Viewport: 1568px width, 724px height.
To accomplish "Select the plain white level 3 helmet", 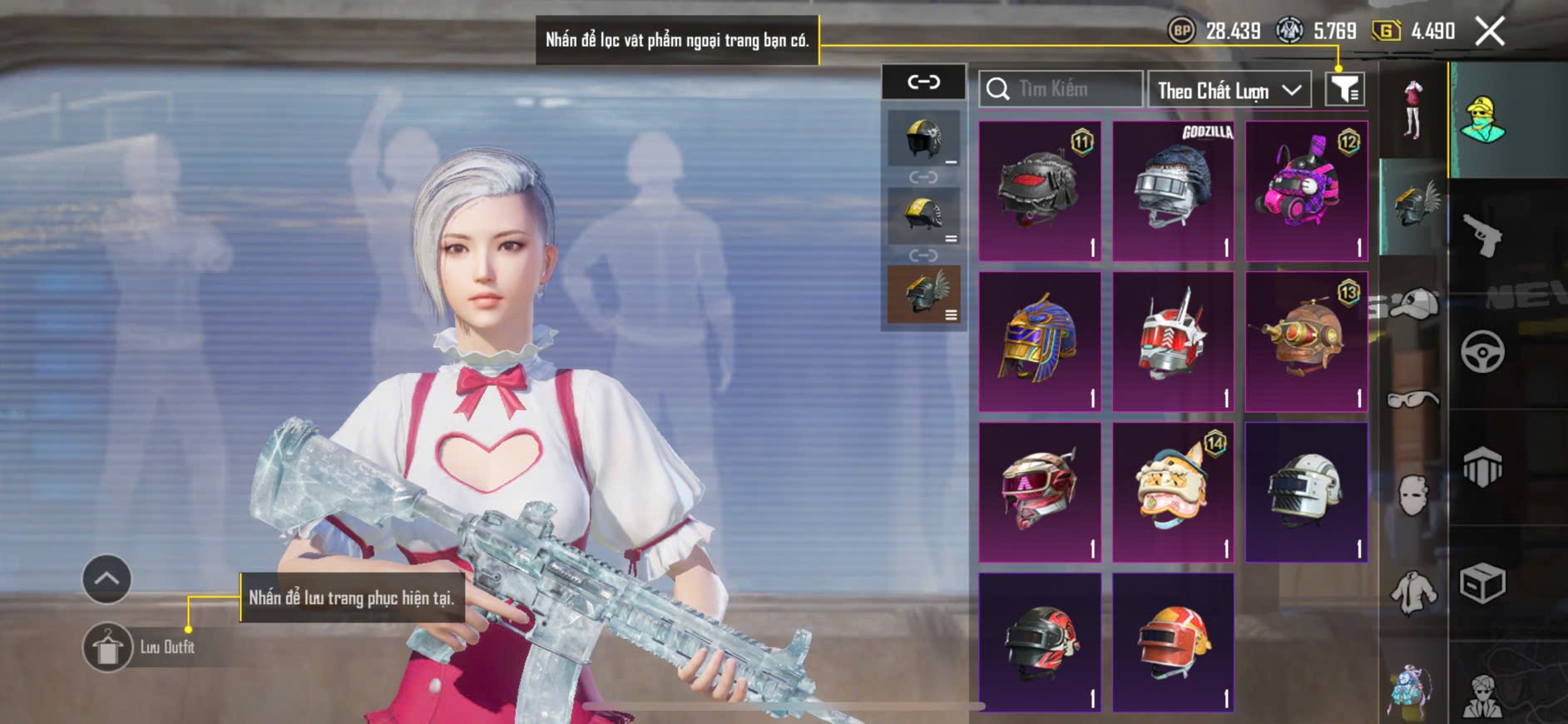I will [x=1306, y=492].
